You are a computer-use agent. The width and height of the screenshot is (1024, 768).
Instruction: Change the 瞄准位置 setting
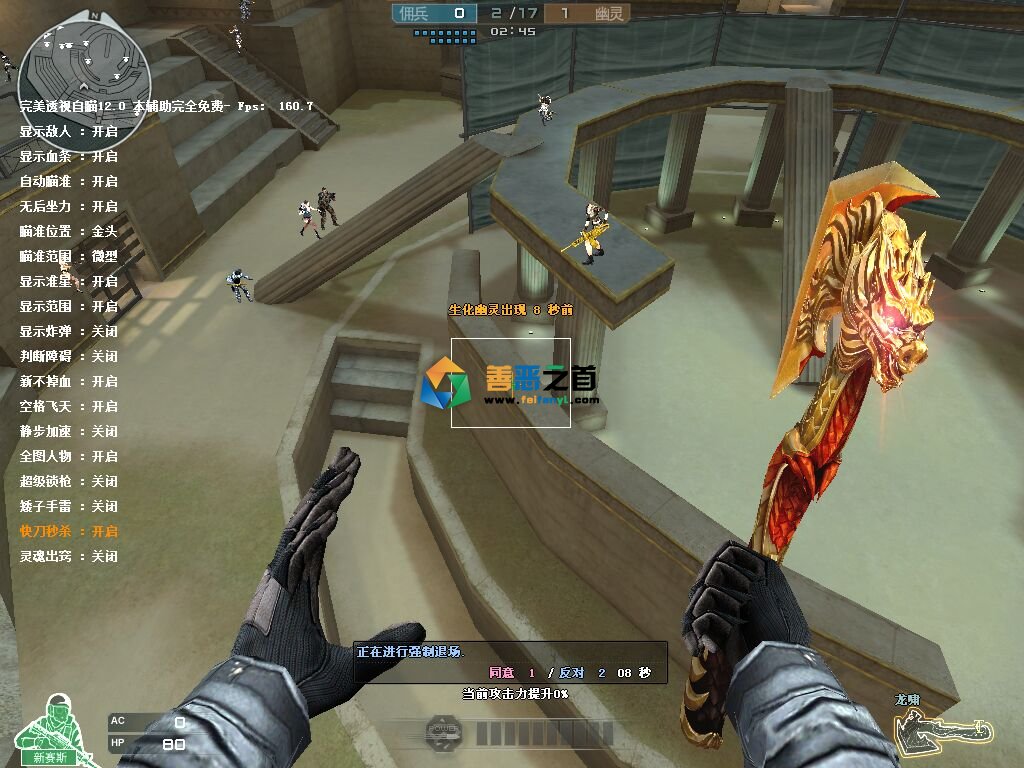pos(68,231)
